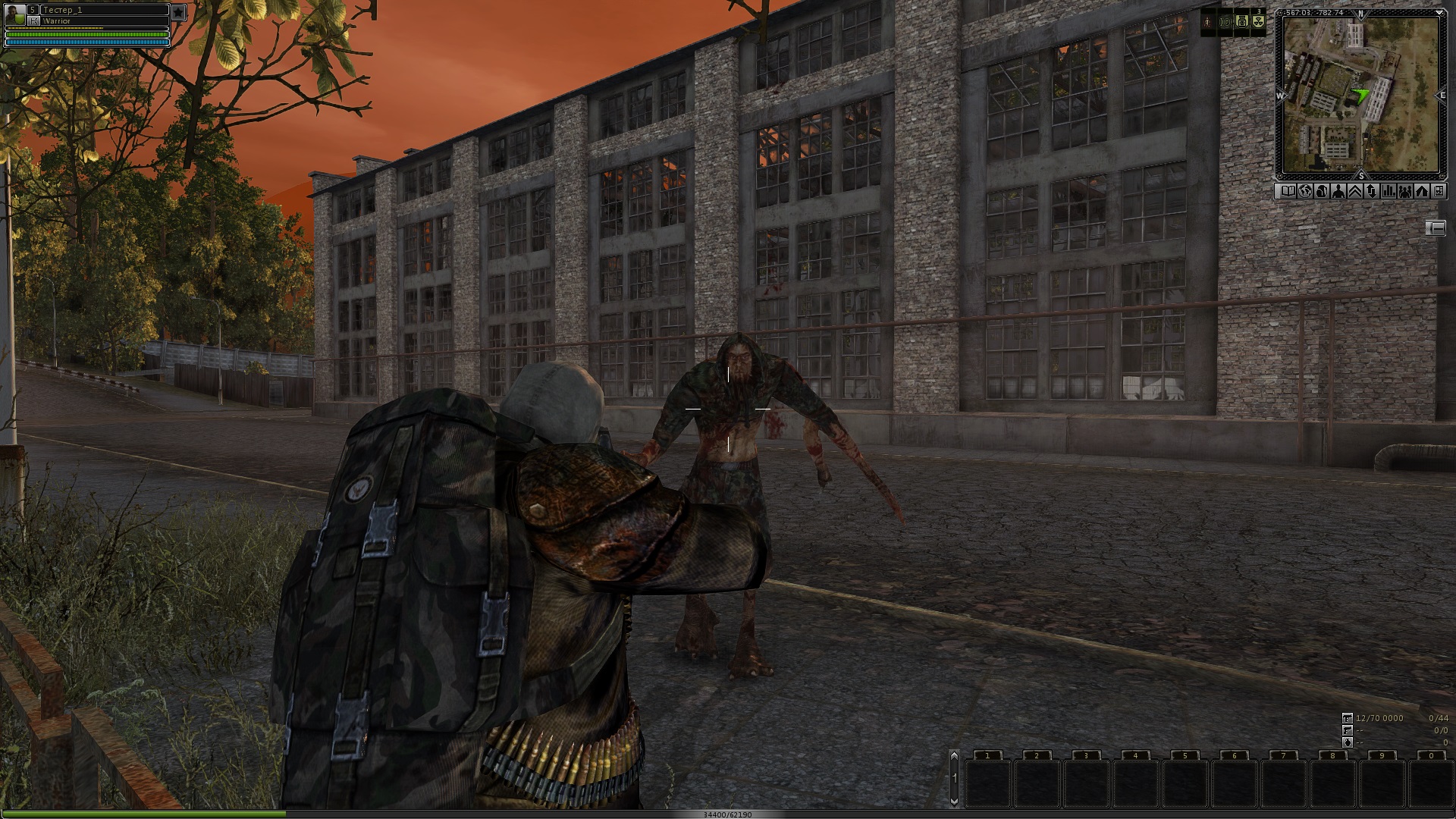Viewport: 1456px width, 819px height.
Task: Click the double chevron rank icon
Action: 1355,192
